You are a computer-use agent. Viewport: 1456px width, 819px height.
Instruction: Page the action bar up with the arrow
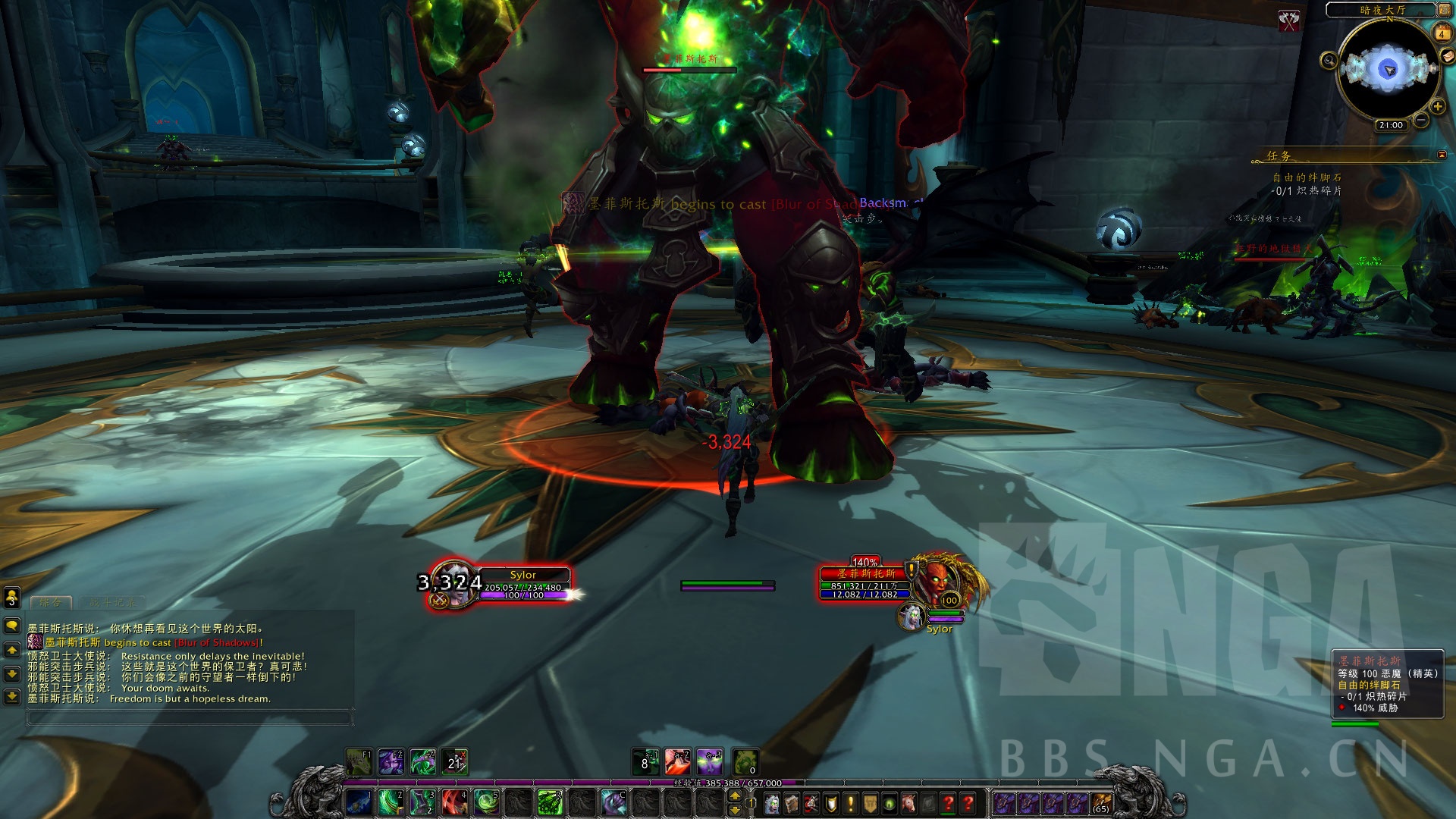(x=734, y=796)
